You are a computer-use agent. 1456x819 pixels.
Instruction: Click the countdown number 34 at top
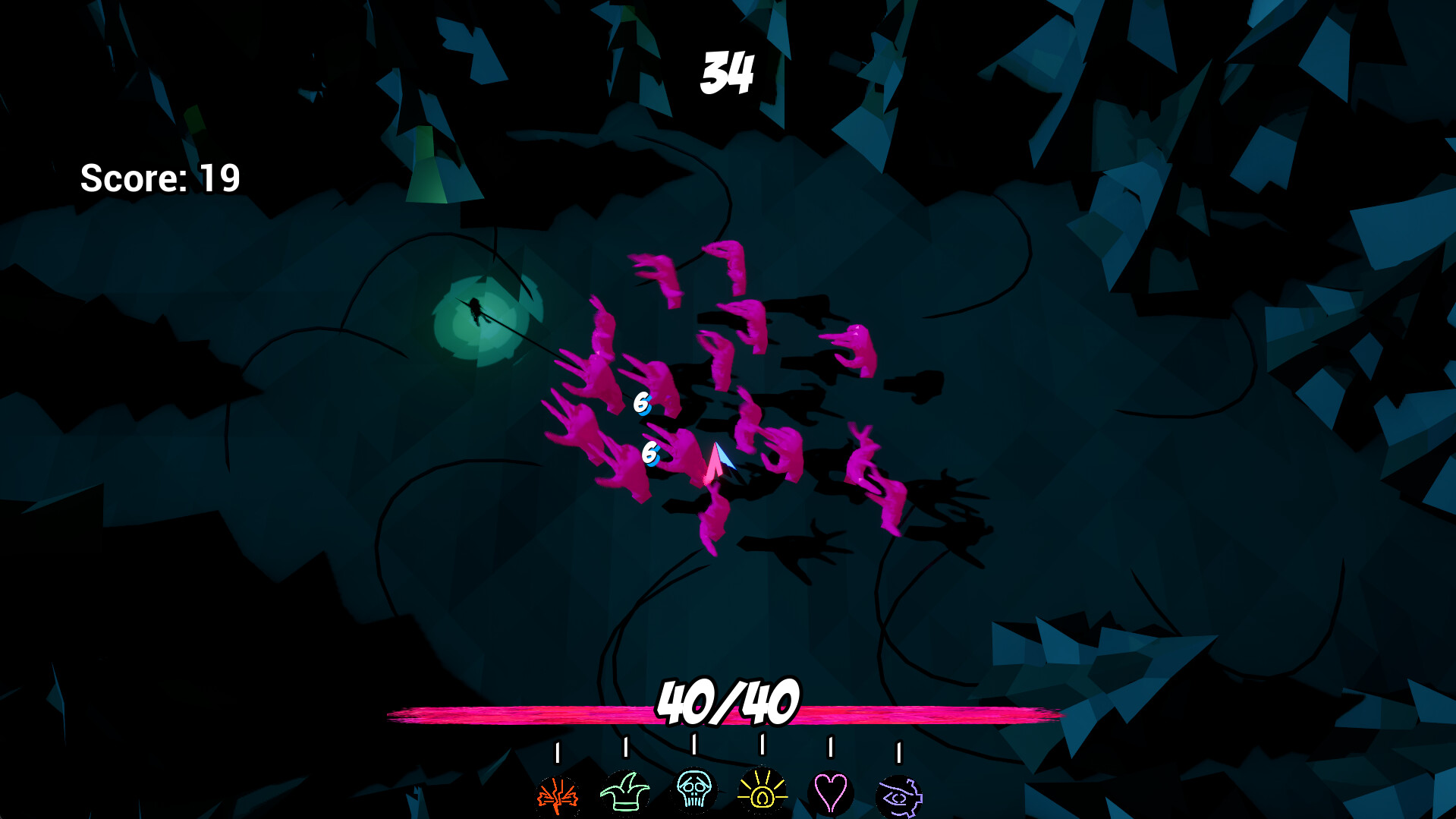(728, 71)
